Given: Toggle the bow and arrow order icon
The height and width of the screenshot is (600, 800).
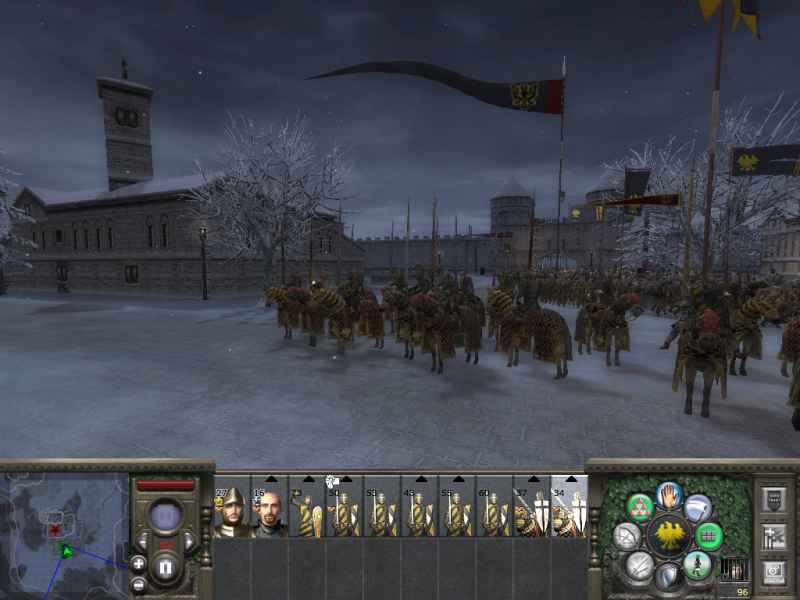Looking at the screenshot, I should (x=627, y=537).
